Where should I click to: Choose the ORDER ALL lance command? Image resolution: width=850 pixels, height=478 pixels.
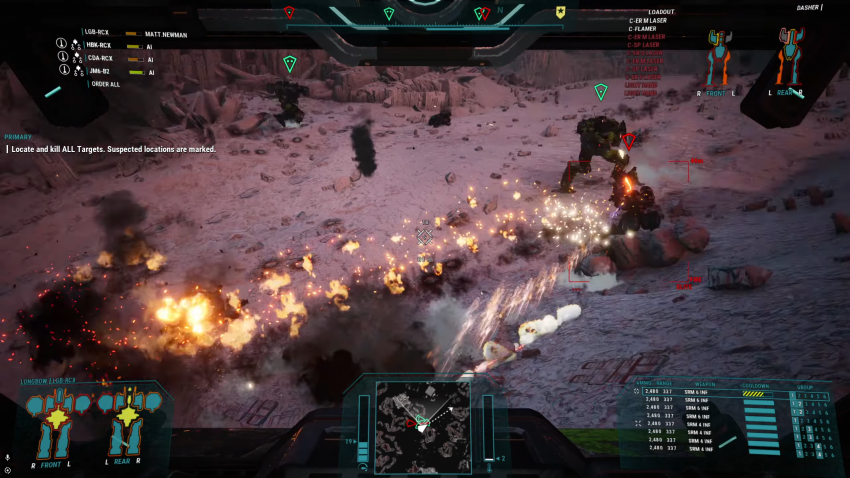(106, 84)
